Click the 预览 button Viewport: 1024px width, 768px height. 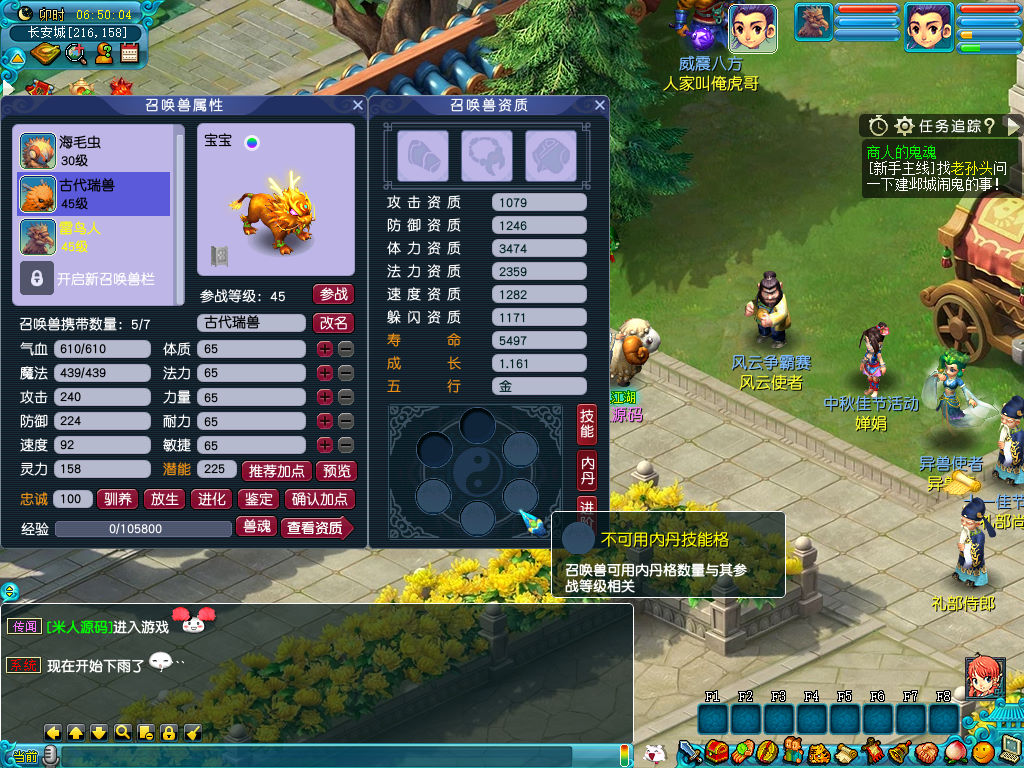point(335,471)
